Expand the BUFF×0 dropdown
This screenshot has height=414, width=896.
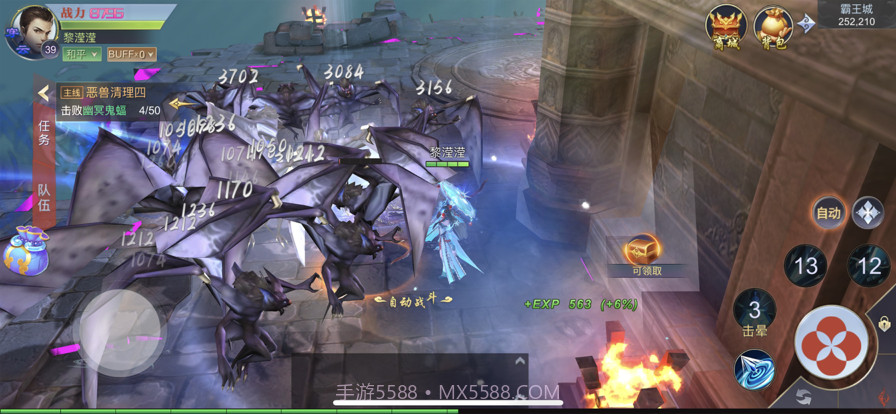click(x=131, y=54)
